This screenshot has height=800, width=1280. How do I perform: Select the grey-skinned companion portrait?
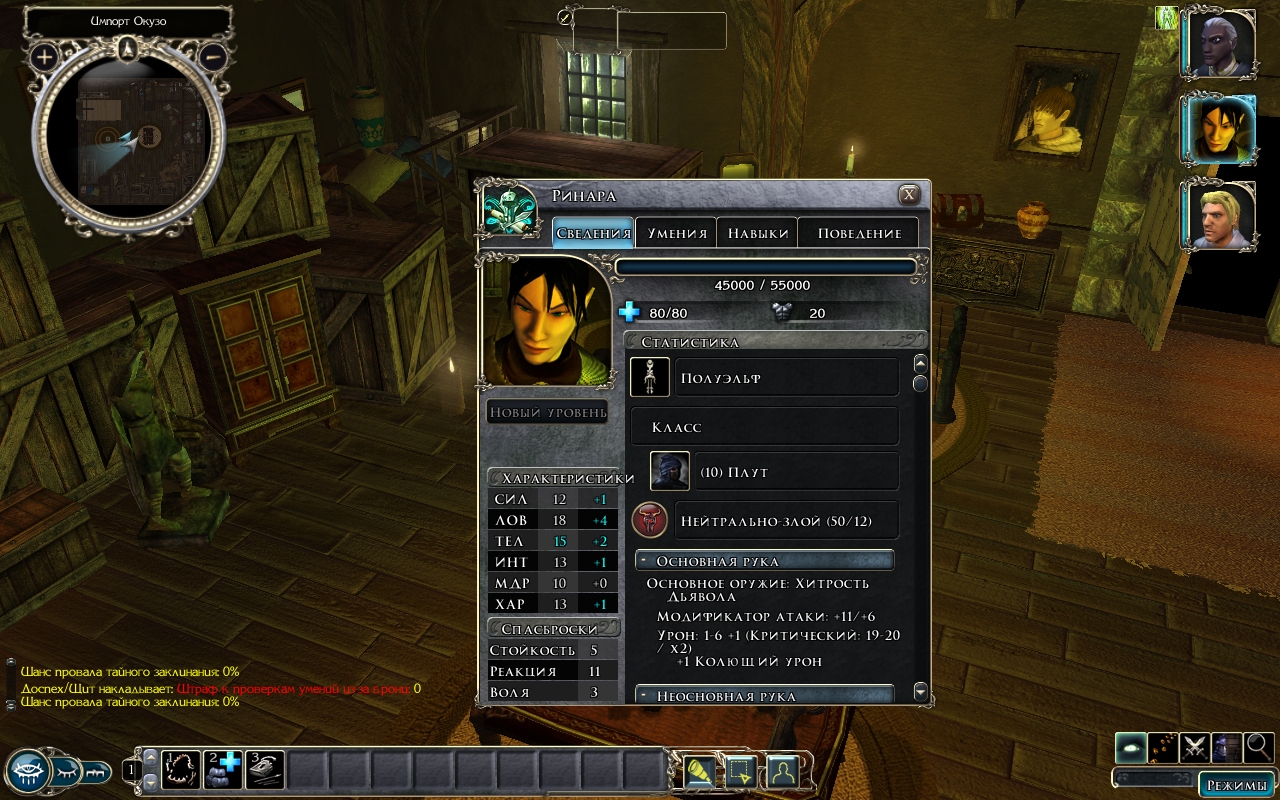(1220, 45)
